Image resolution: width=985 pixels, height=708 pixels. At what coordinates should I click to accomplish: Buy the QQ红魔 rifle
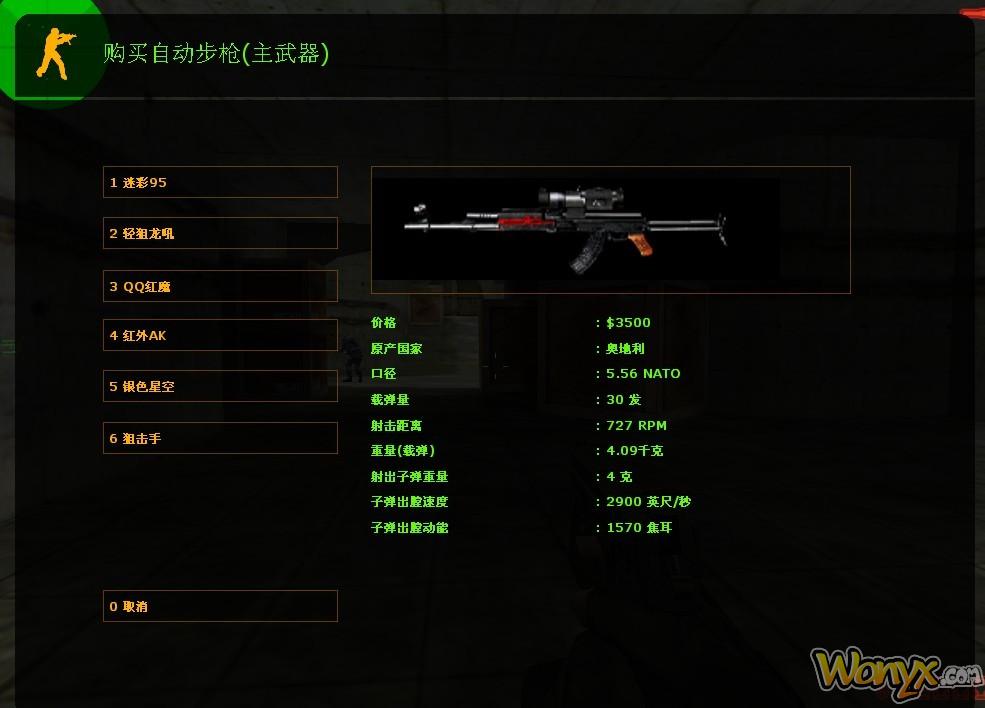tap(220, 286)
